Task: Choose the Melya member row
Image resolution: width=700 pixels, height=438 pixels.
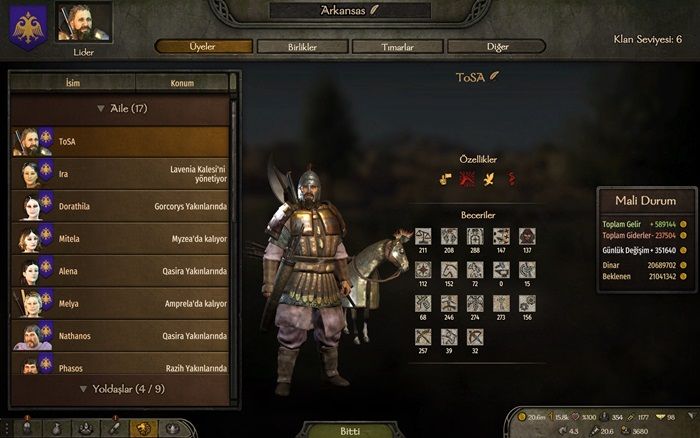Action: pos(120,303)
